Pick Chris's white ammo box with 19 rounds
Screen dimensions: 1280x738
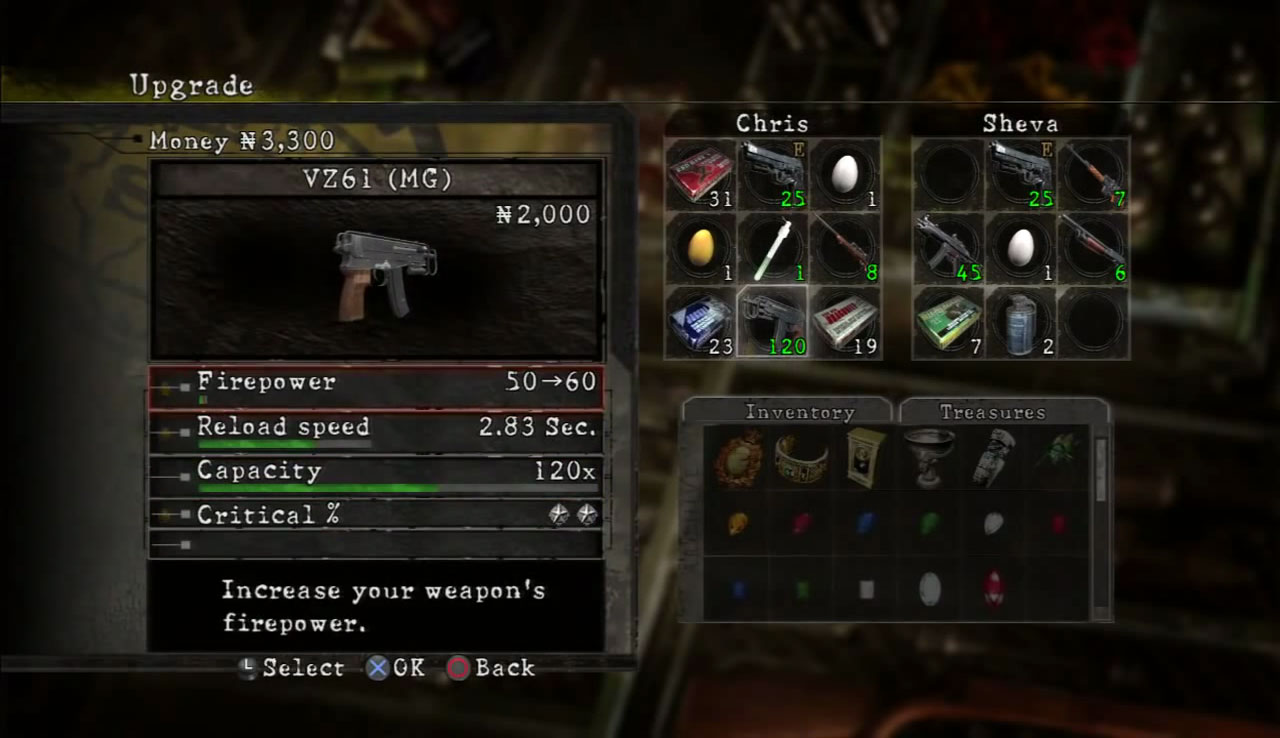pyautogui.click(x=845, y=323)
